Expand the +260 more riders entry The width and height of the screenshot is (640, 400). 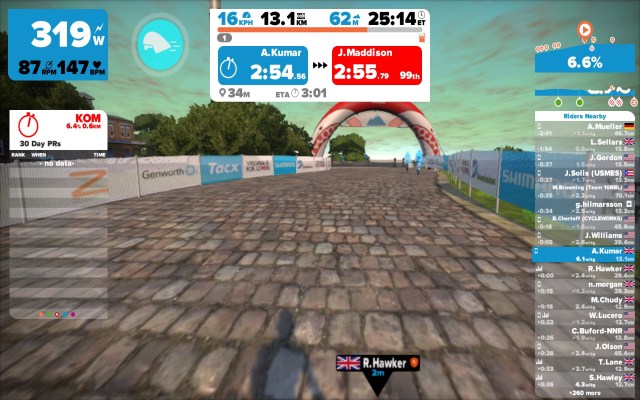coord(605,393)
